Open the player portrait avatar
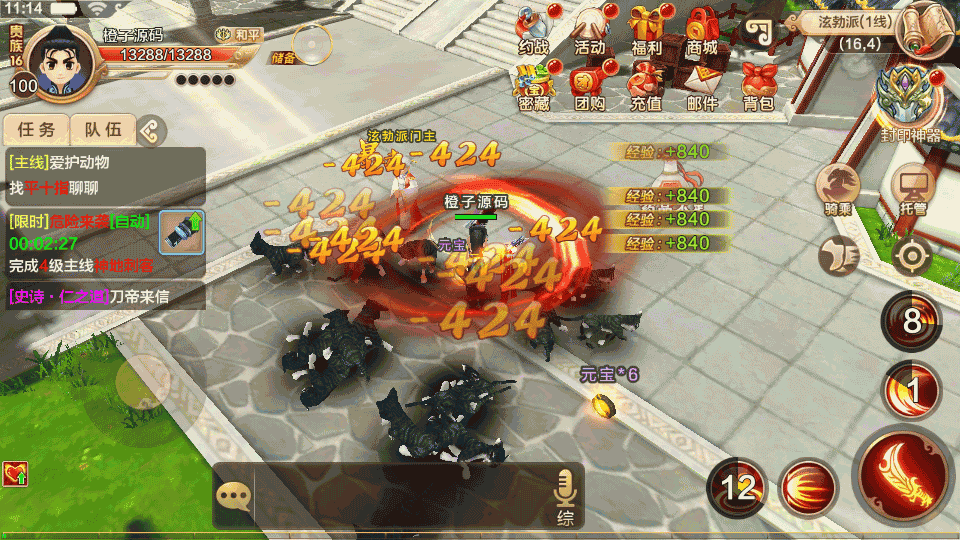The height and width of the screenshot is (540, 960). pos(57,62)
